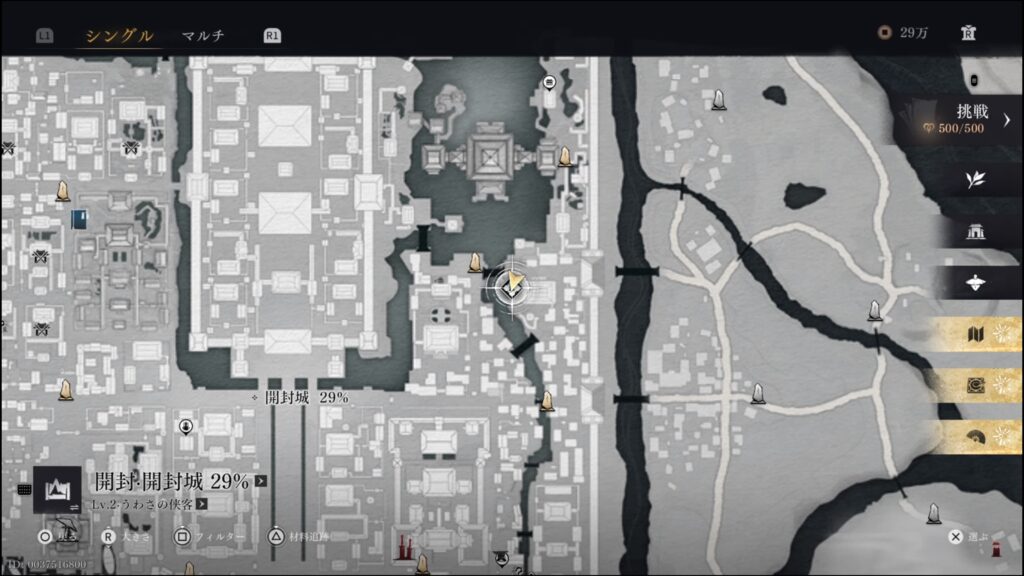
Task: Select the golden folded-map side entry
Action: point(976,335)
